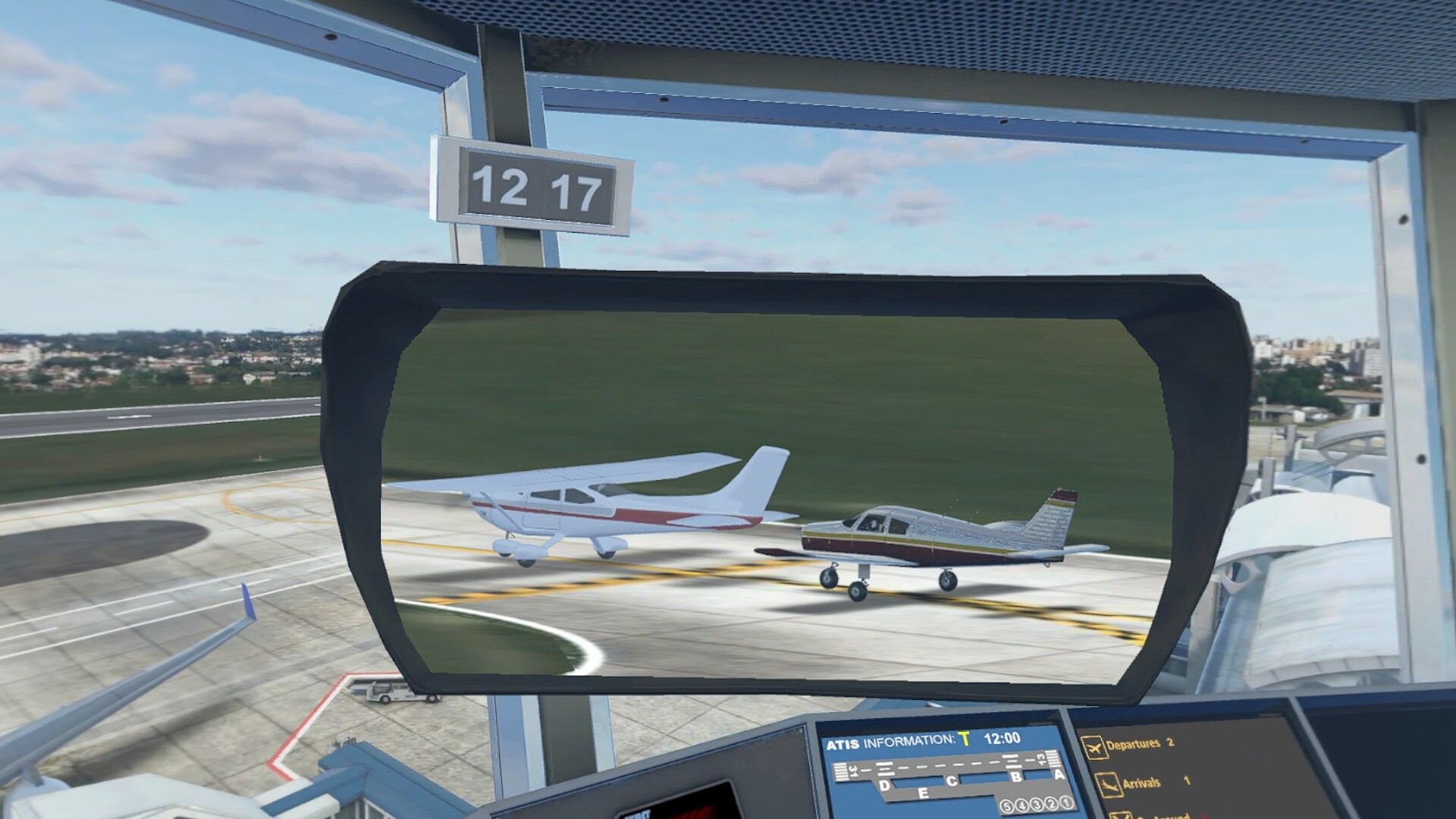Image resolution: width=1456 pixels, height=819 pixels.
Task: Click the Go-Around indicator icon
Action: pos(1120,816)
